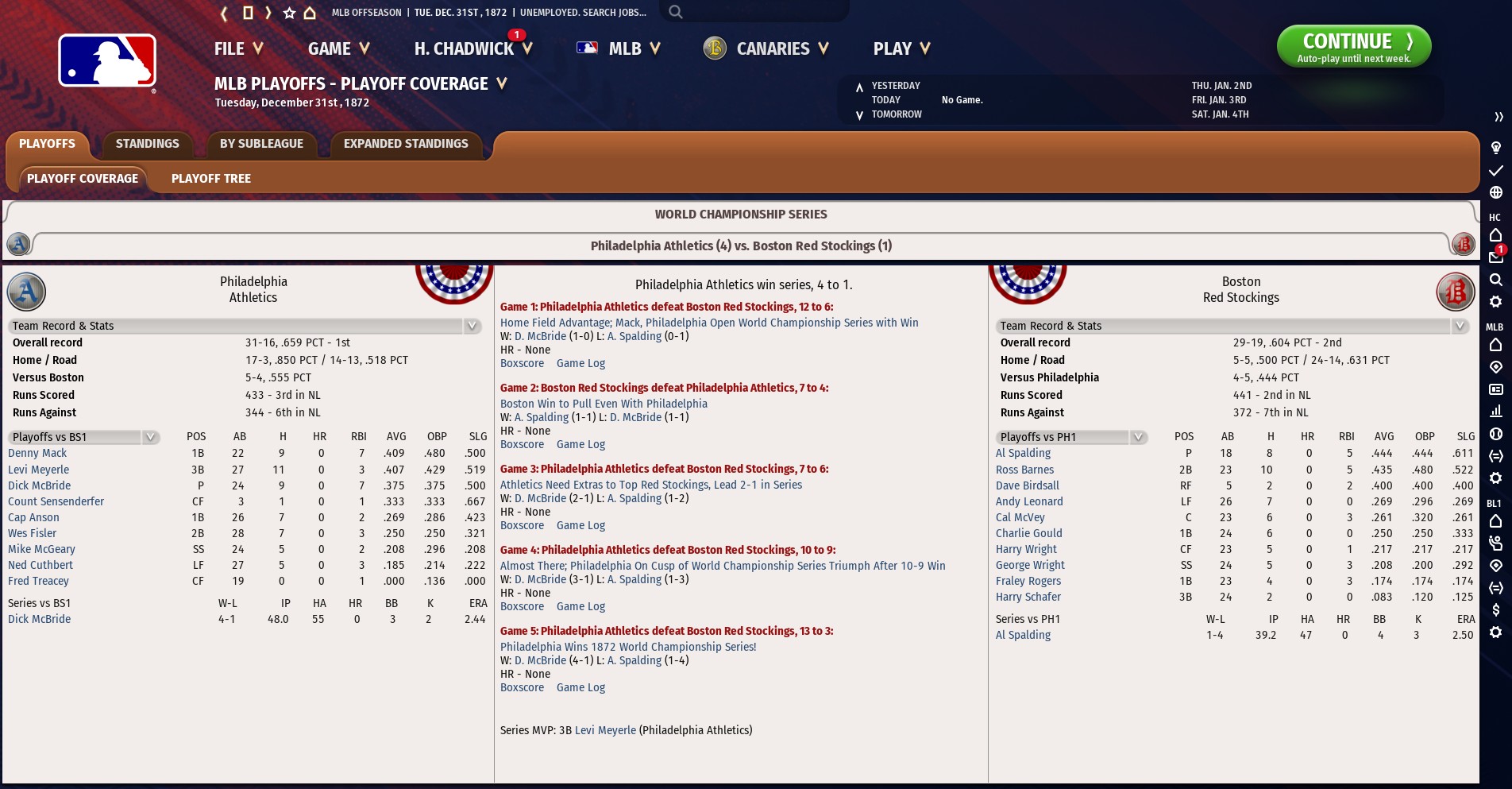Open the MLB Playoffs screen title dropdown

(x=501, y=83)
